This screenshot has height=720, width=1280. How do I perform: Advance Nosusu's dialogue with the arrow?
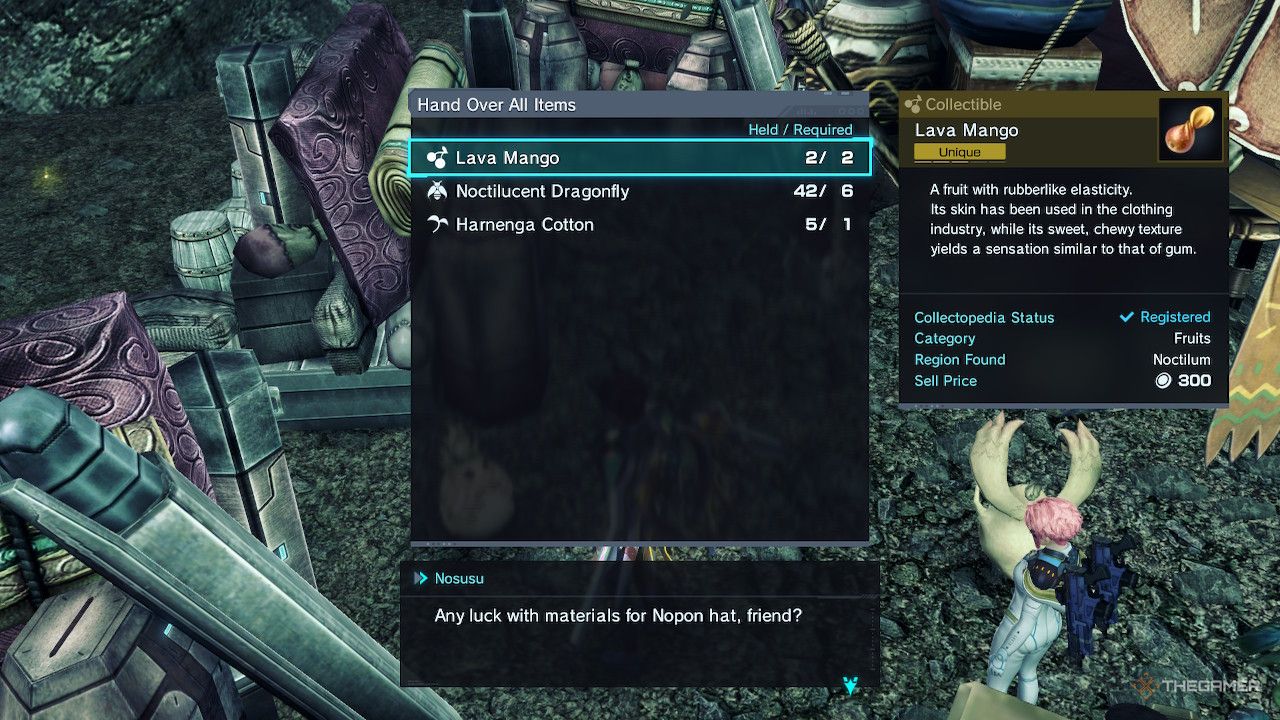click(850, 685)
